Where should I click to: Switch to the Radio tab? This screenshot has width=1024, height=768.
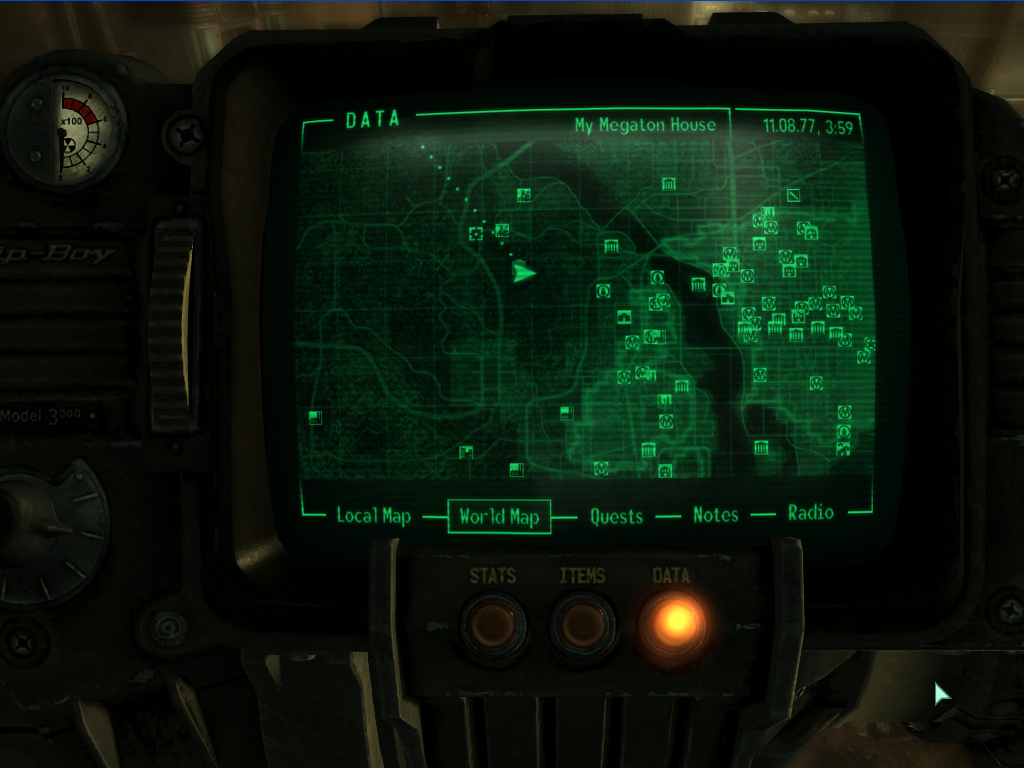(811, 513)
